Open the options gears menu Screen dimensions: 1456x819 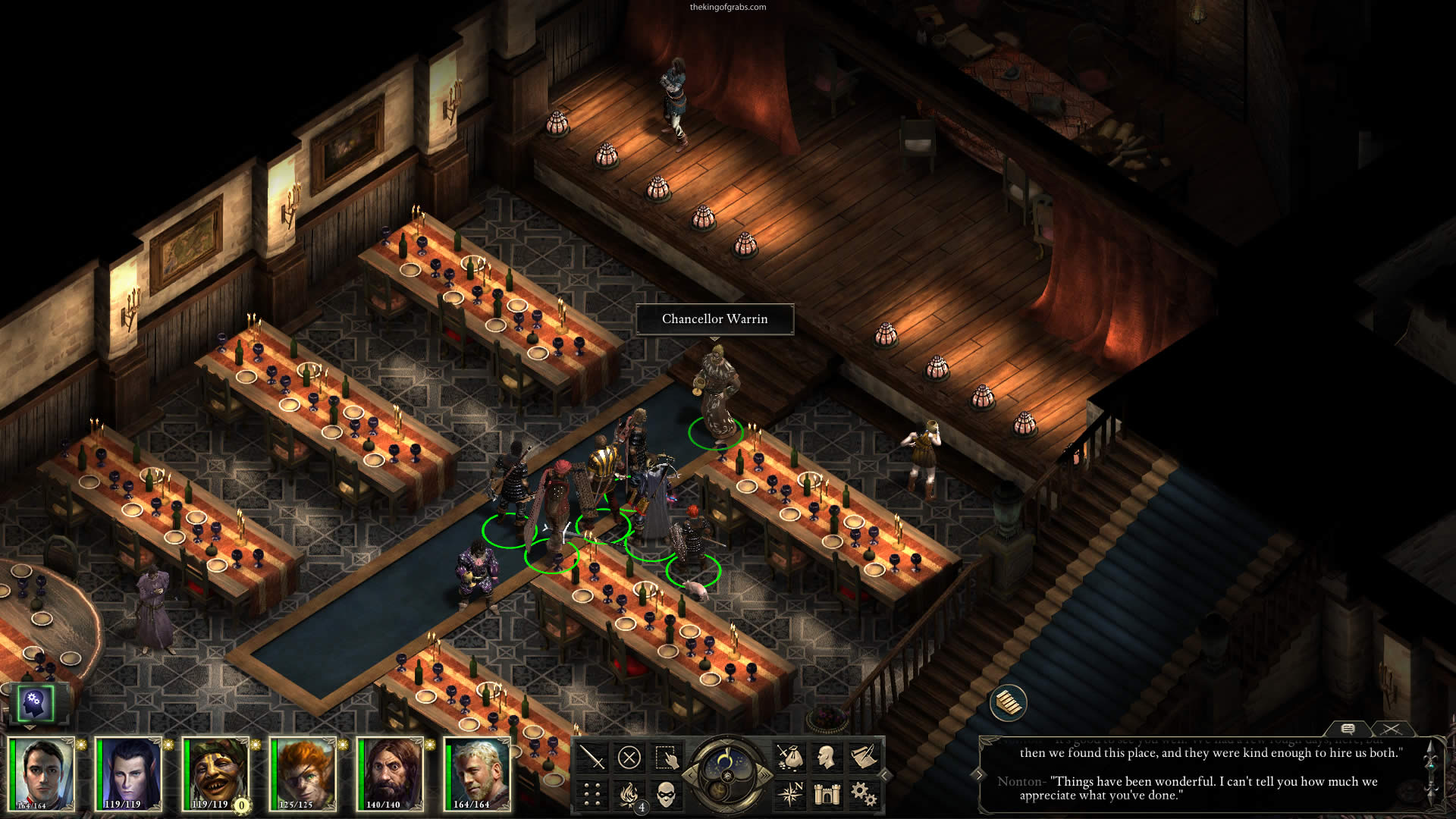pos(864,794)
